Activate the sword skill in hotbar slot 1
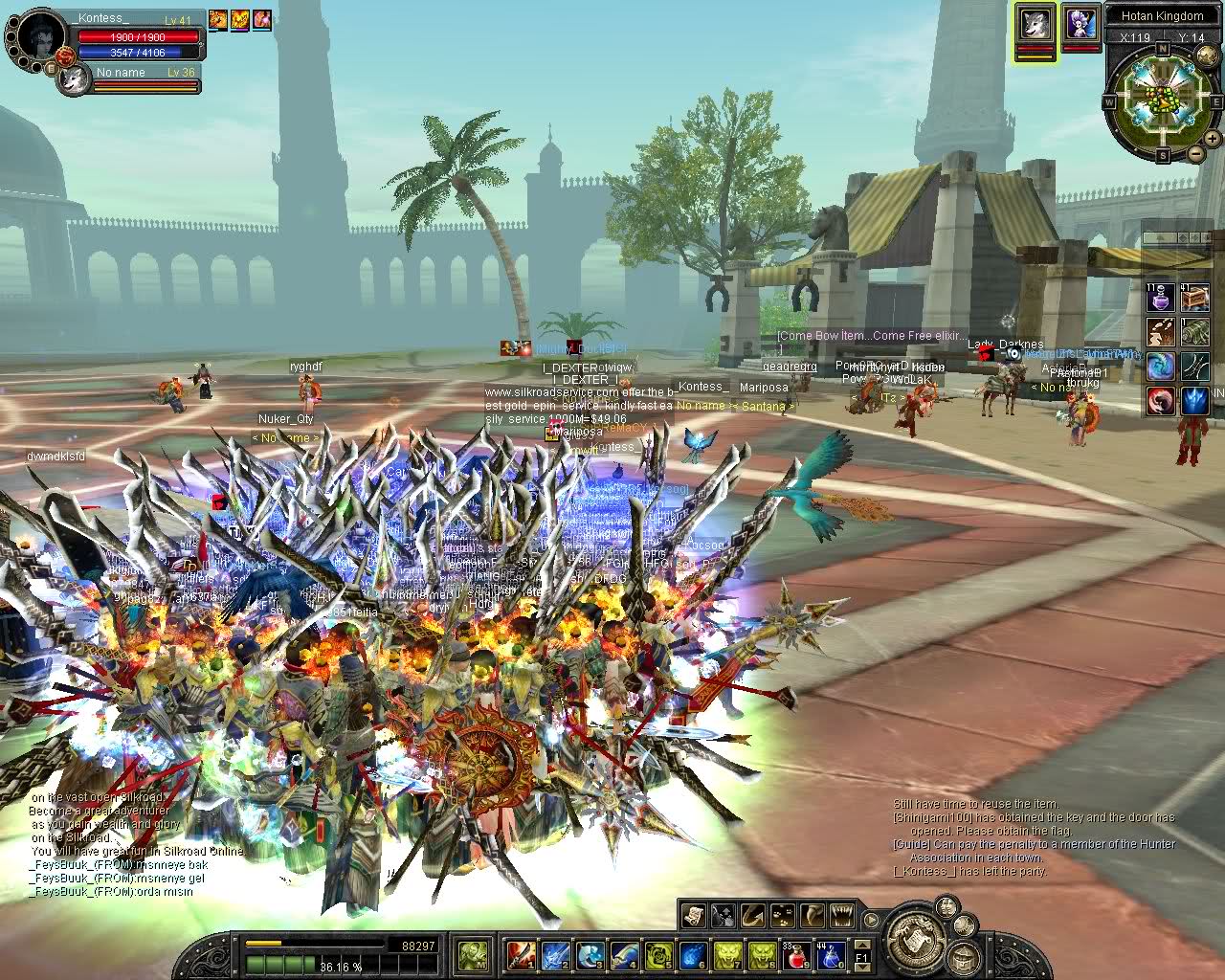This screenshot has height=980, width=1225. [520, 954]
